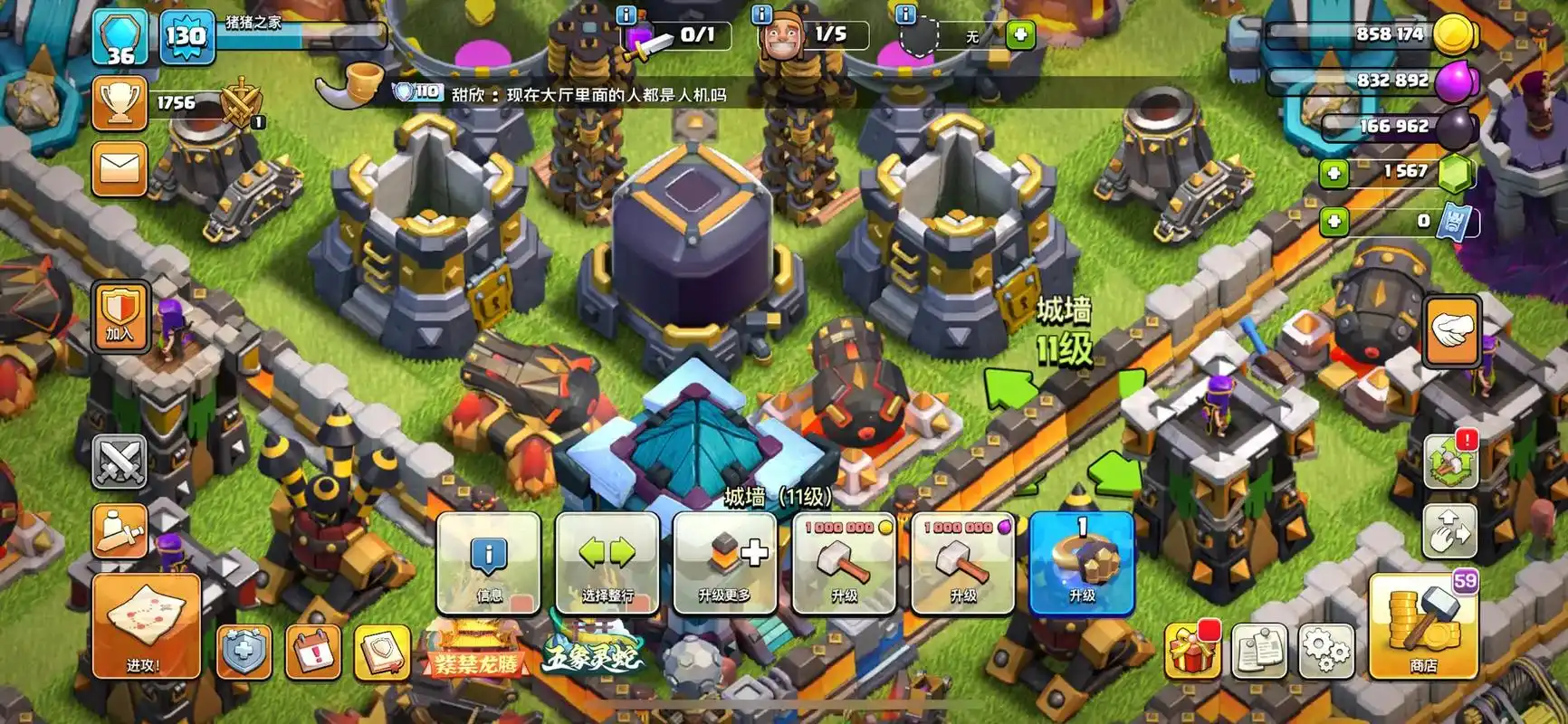Use the wall ring 升级 button

point(1082,563)
